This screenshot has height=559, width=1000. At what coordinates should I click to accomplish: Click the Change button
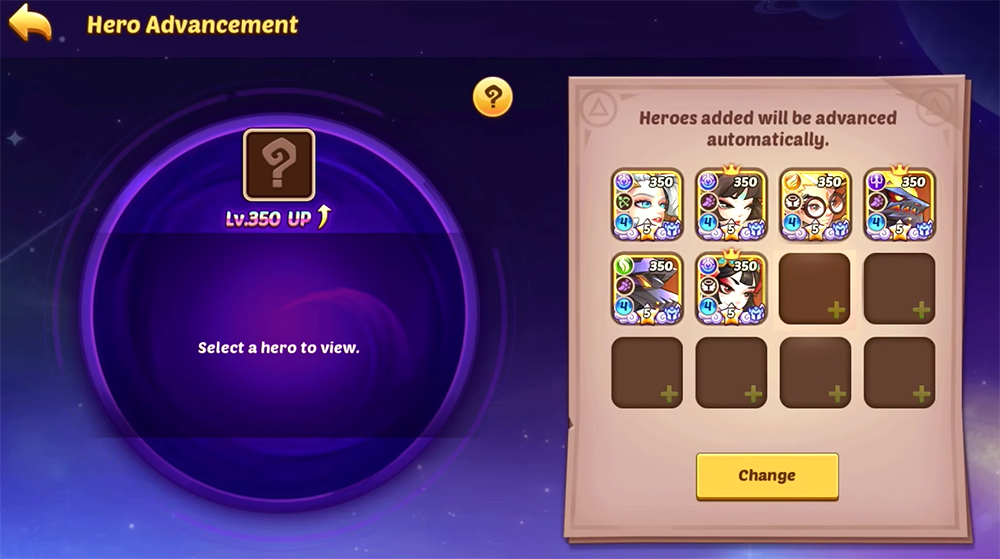pyautogui.click(x=767, y=476)
